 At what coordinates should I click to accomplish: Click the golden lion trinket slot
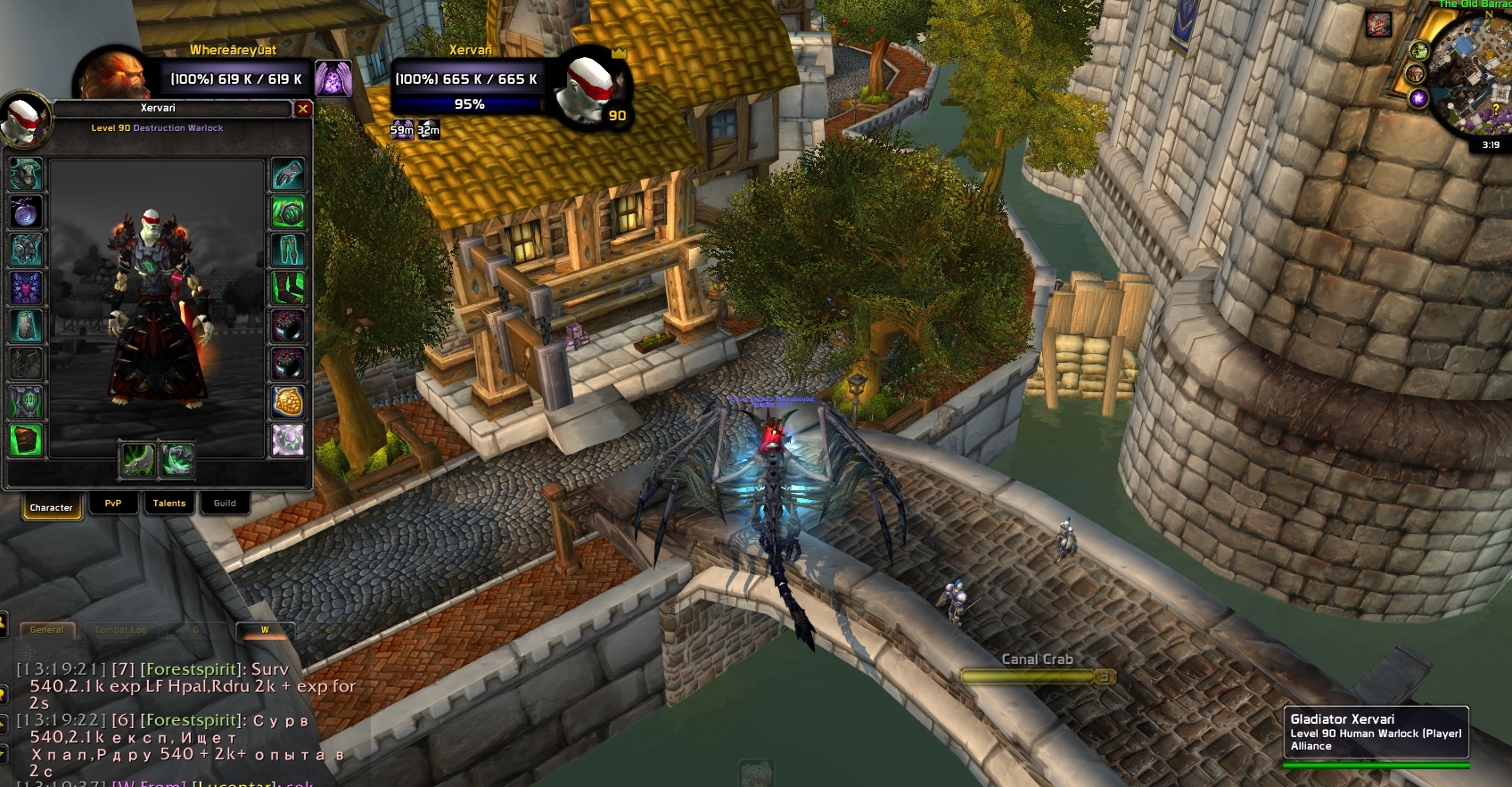[288, 402]
